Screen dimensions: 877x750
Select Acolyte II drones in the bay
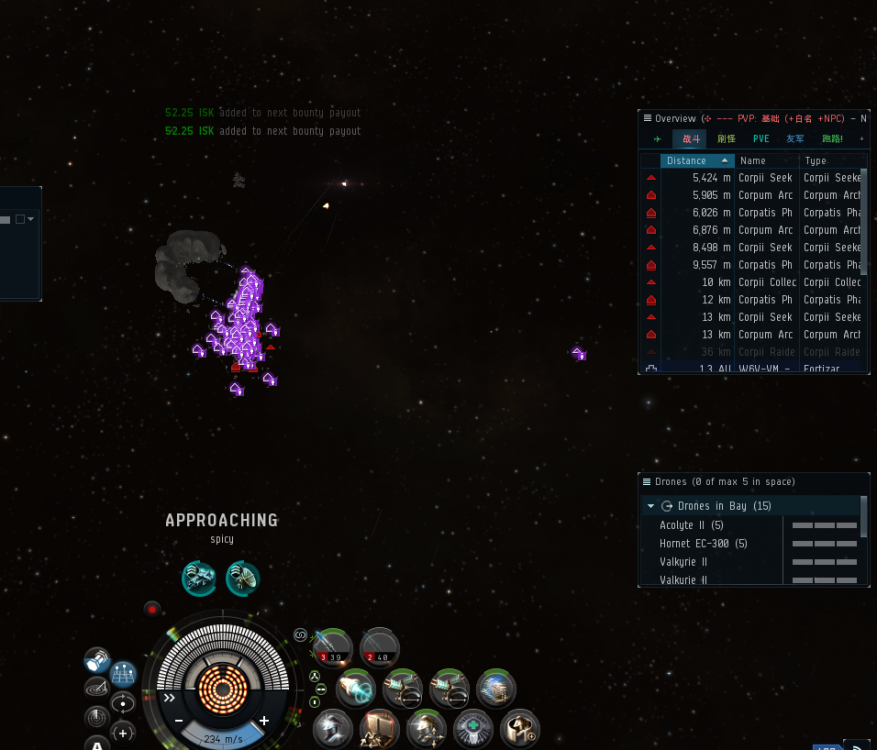(691, 525)
